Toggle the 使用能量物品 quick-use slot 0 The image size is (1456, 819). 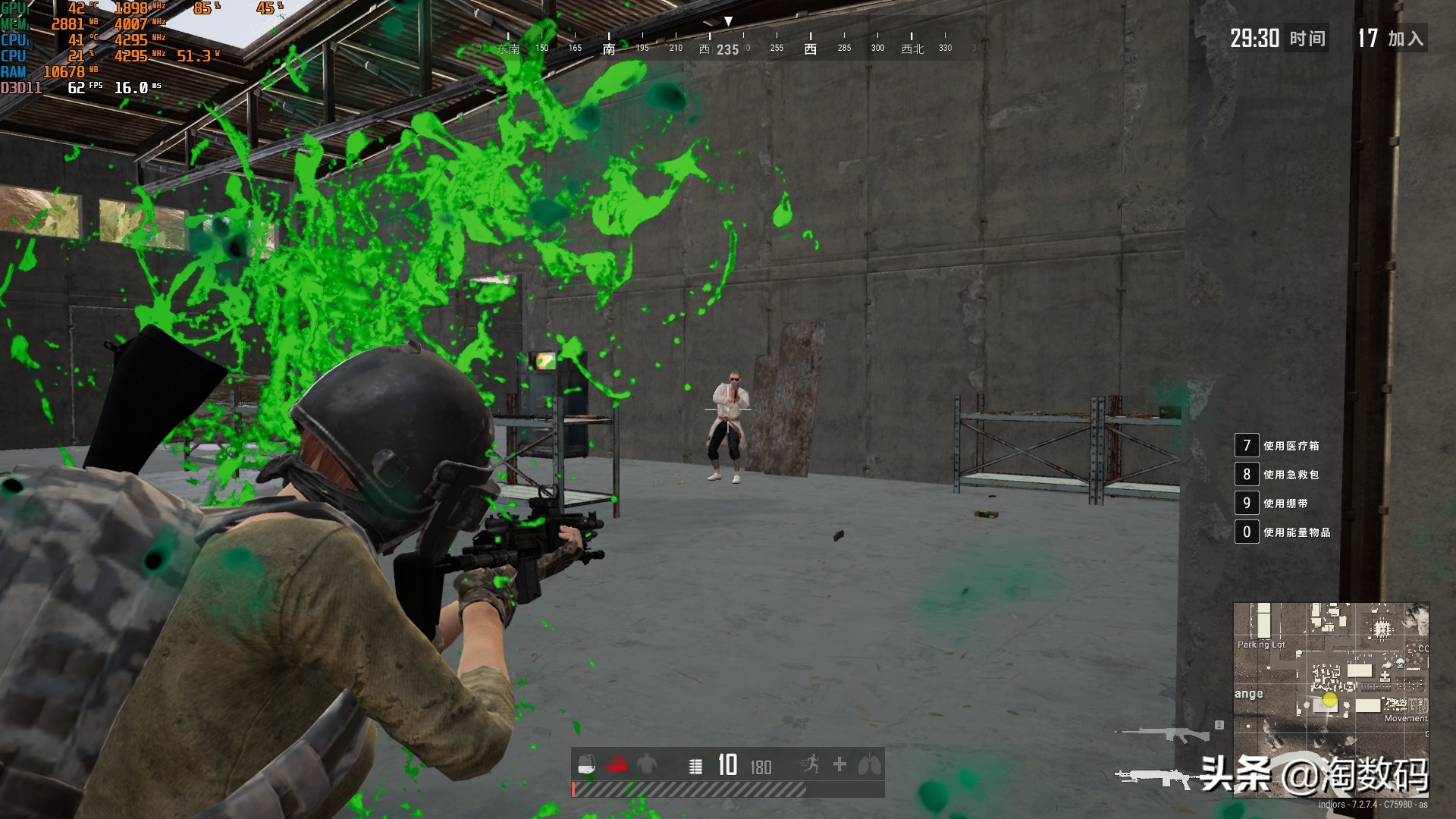[x=1246, y=532]
